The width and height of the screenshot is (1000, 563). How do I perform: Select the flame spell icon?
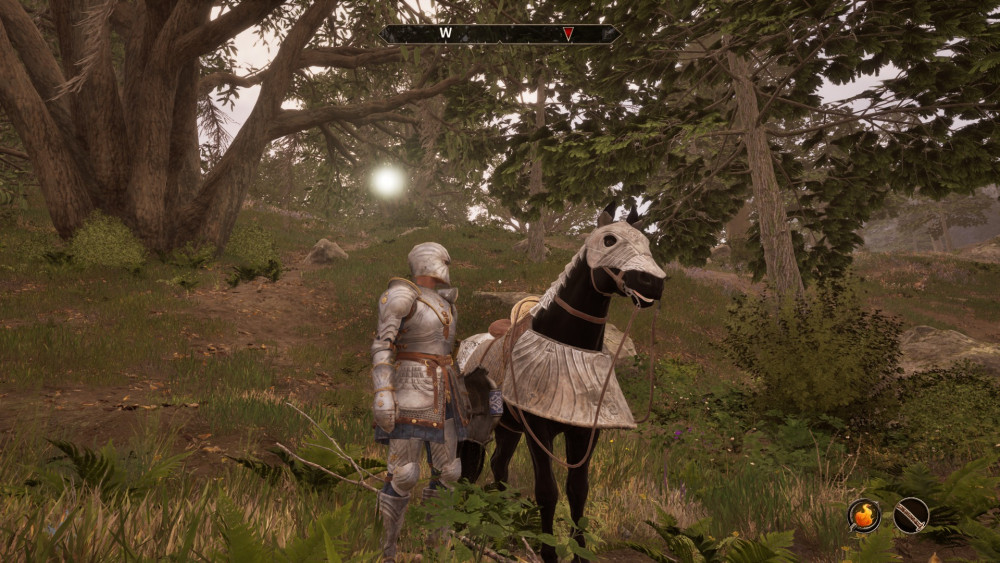coord(864,515)
